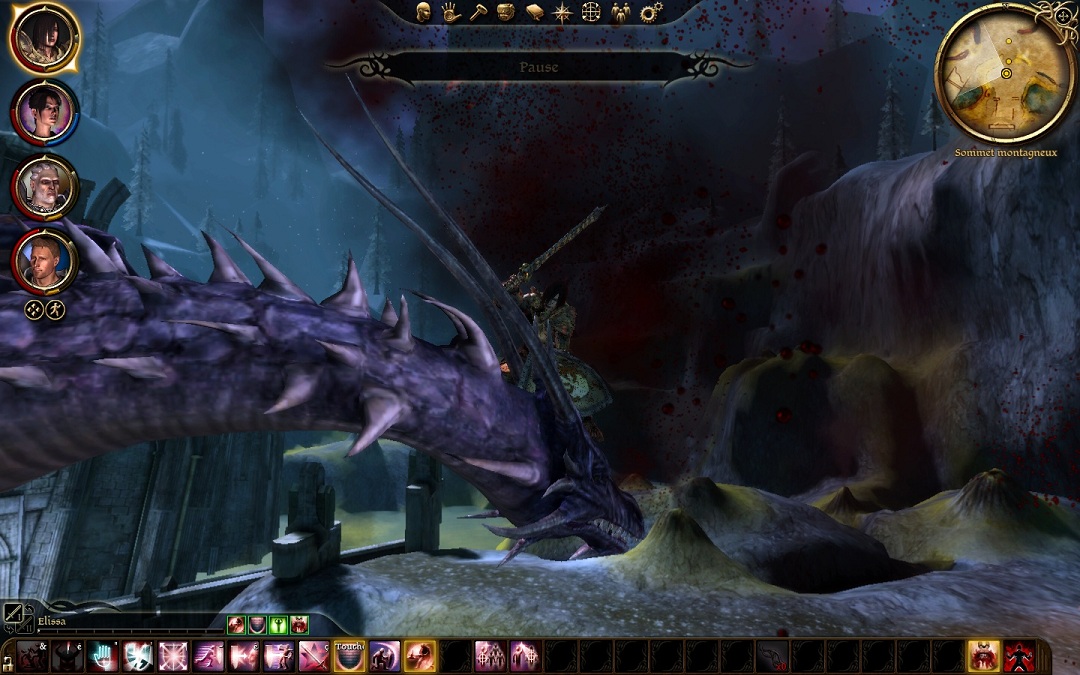The height and width of the screenshot is (675, 1080).
Task: Open the character record head icon
Action: point(424,12)
